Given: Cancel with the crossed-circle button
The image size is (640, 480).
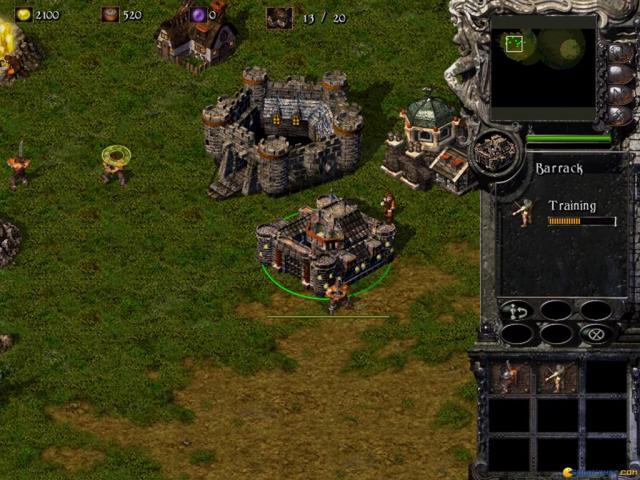Looking at the screenshot, I should click(596, 334).
